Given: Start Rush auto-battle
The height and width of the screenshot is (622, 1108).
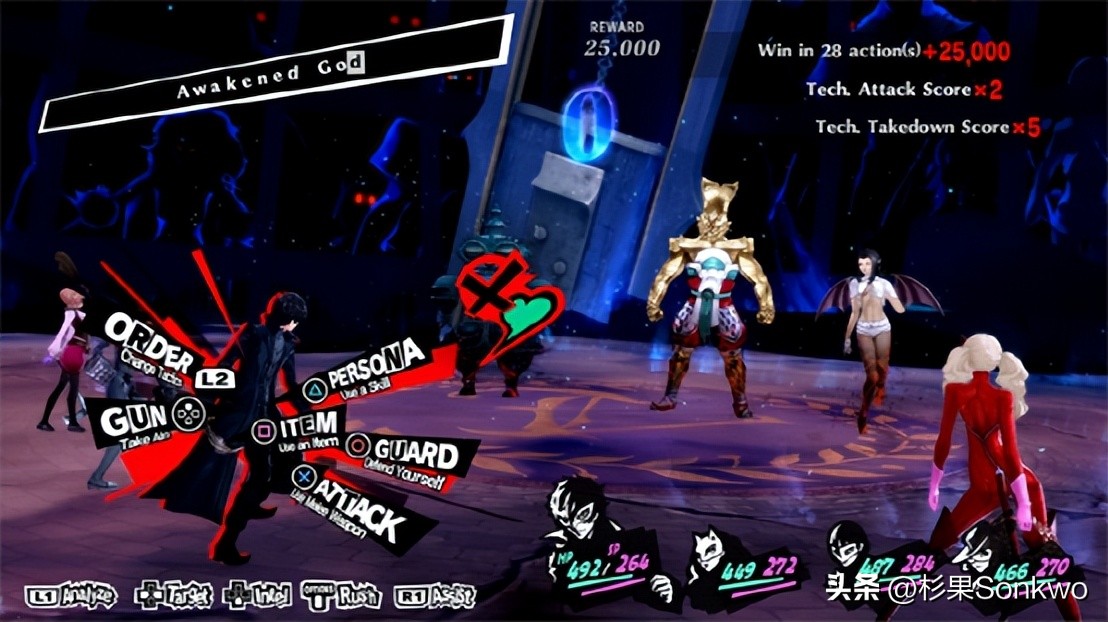Looking at the screenshot, I should coord(347,596).
